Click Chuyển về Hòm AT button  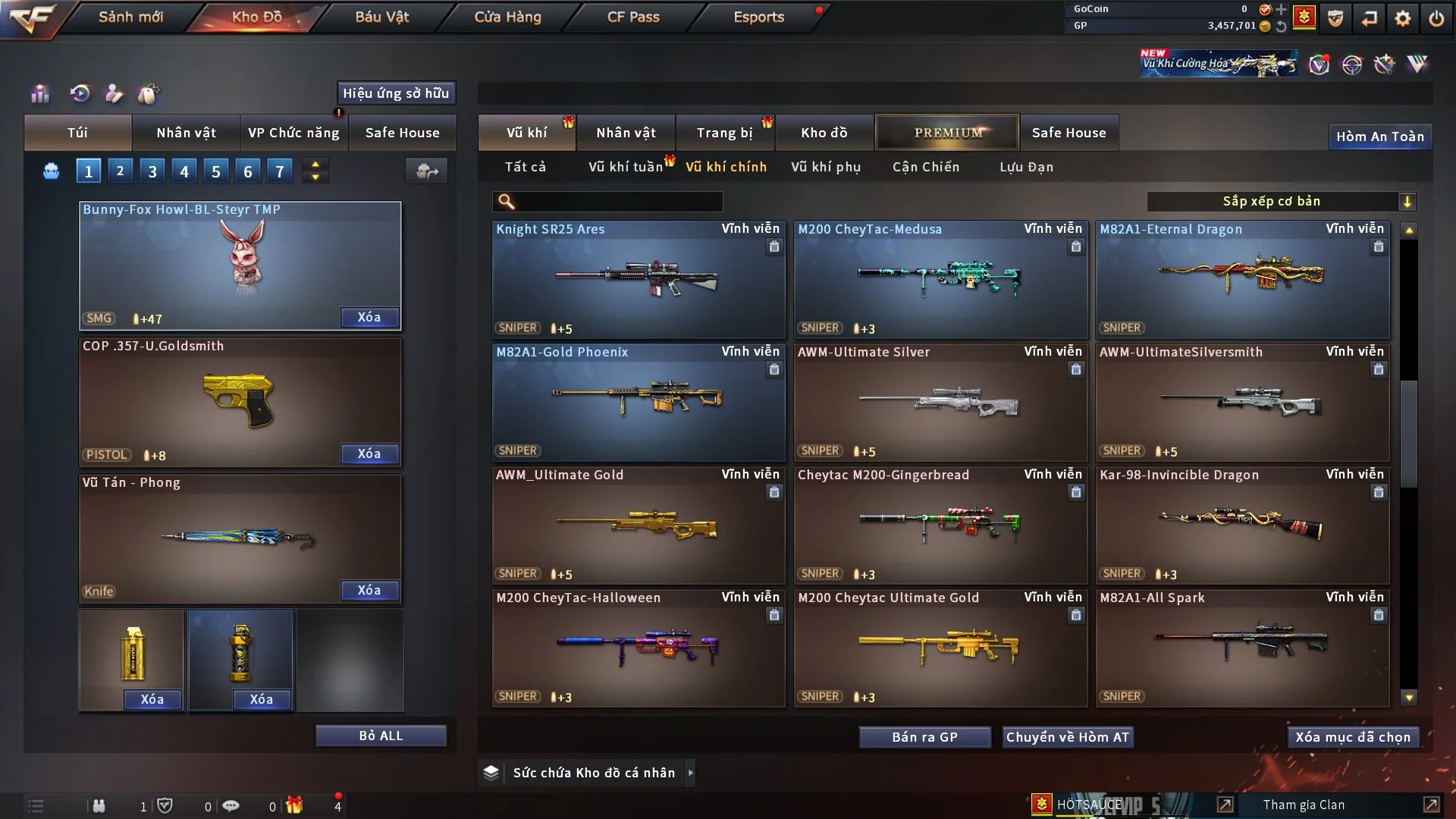[x=1067, y=737]
